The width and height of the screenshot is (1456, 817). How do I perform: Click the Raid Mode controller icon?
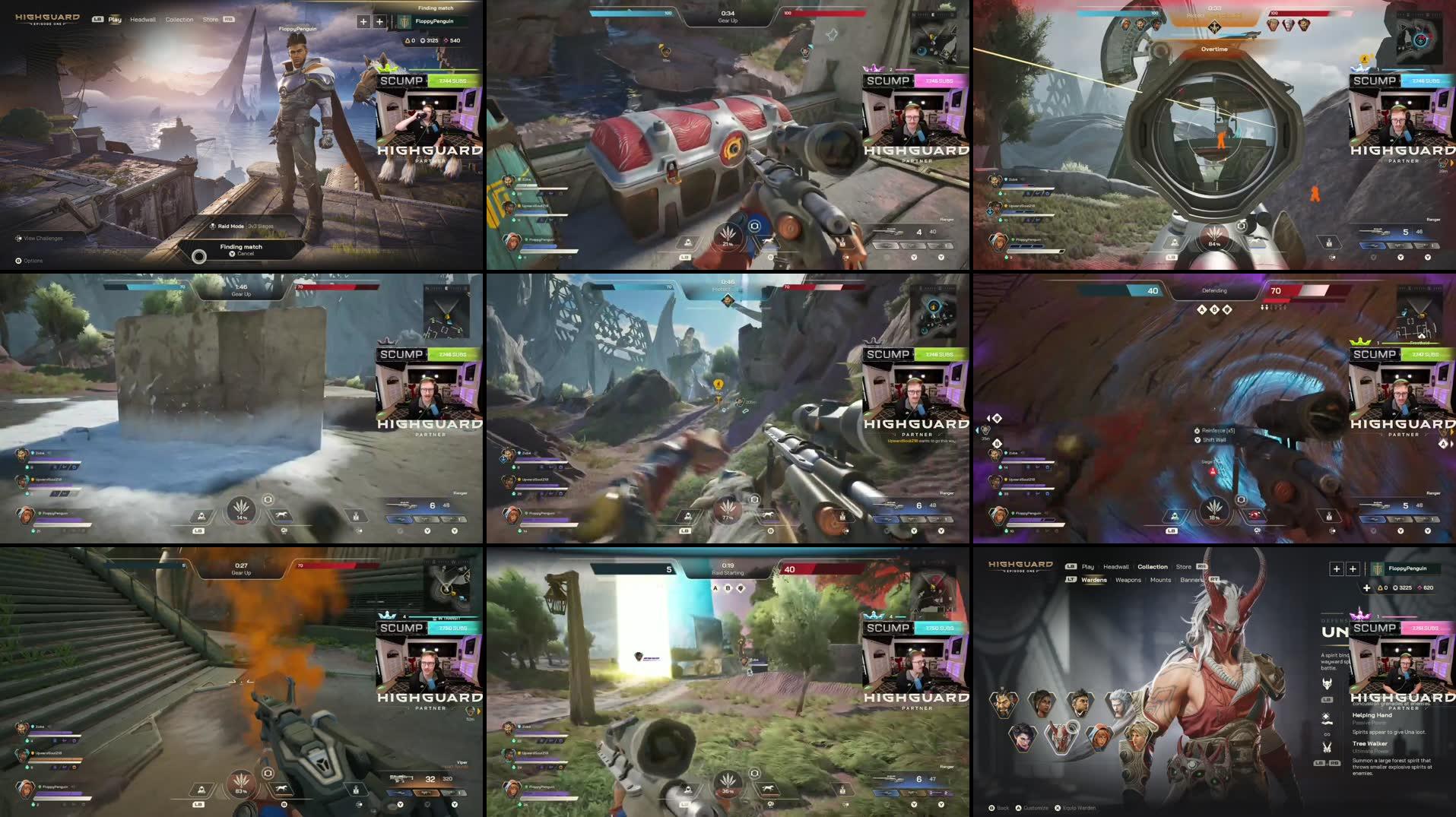tap(212, 225)
